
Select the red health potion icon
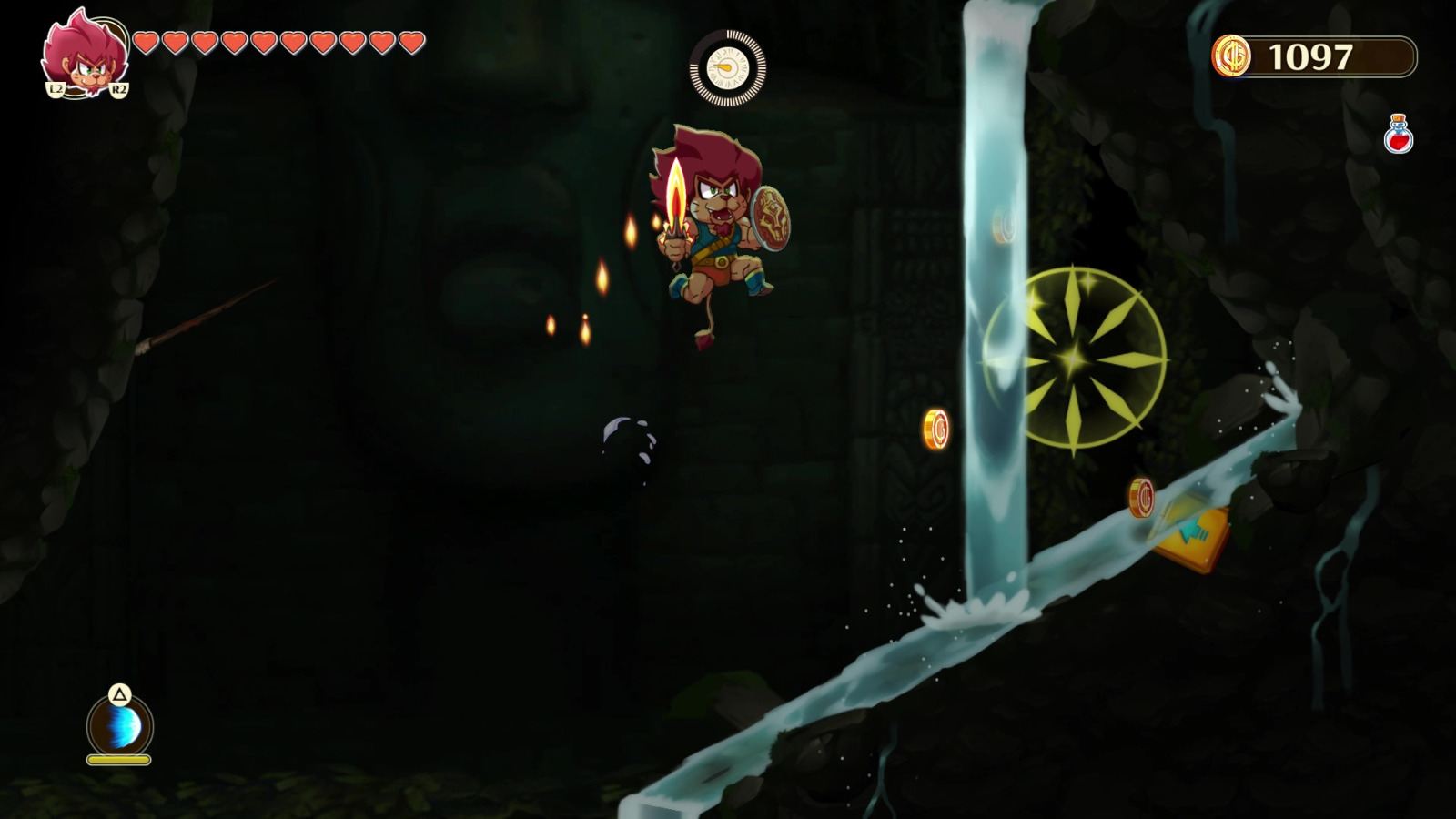point(1399,130)
